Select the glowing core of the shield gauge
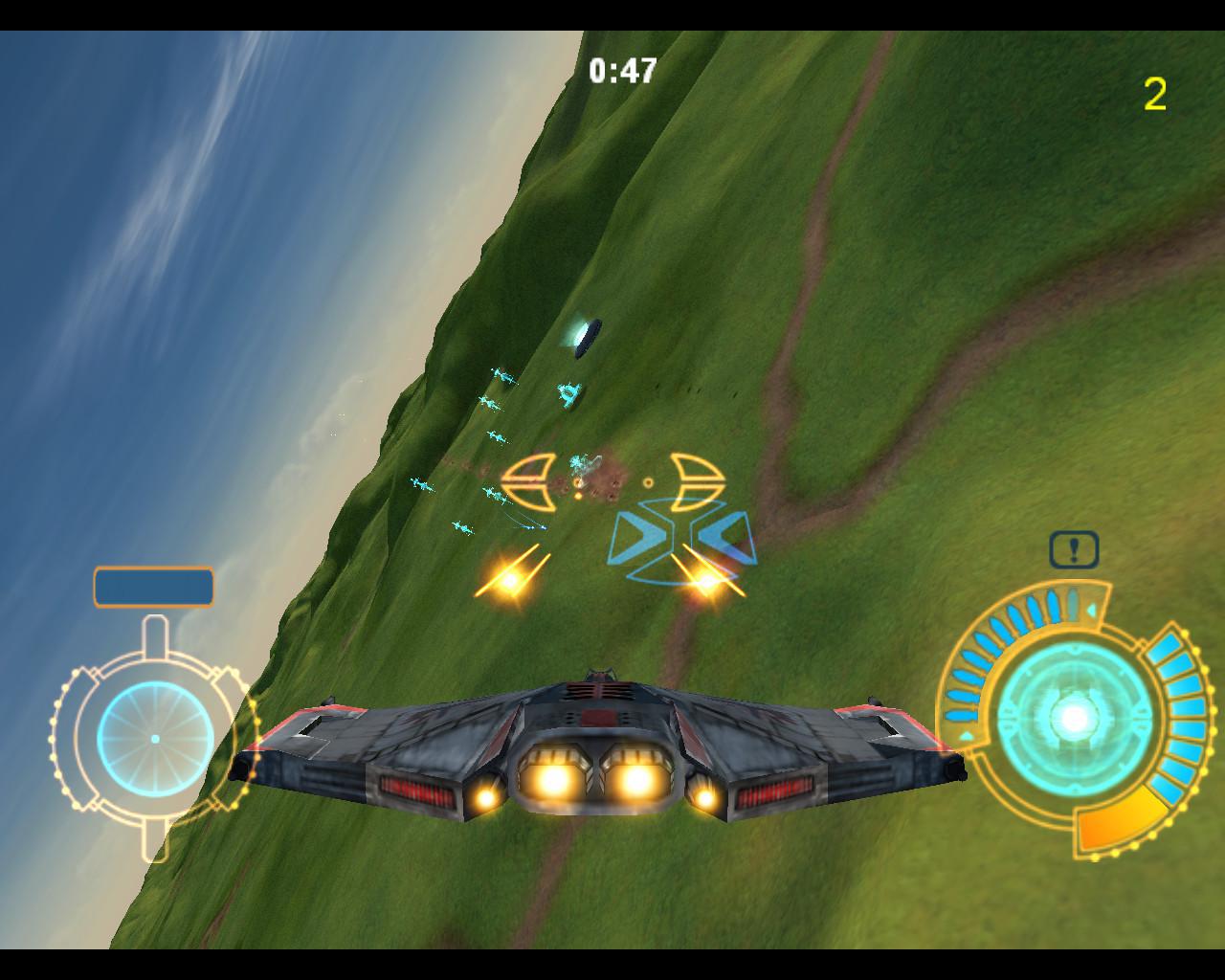Image resolution: width=1225 pixels, height=980 pixels. tap(1075, 717)
